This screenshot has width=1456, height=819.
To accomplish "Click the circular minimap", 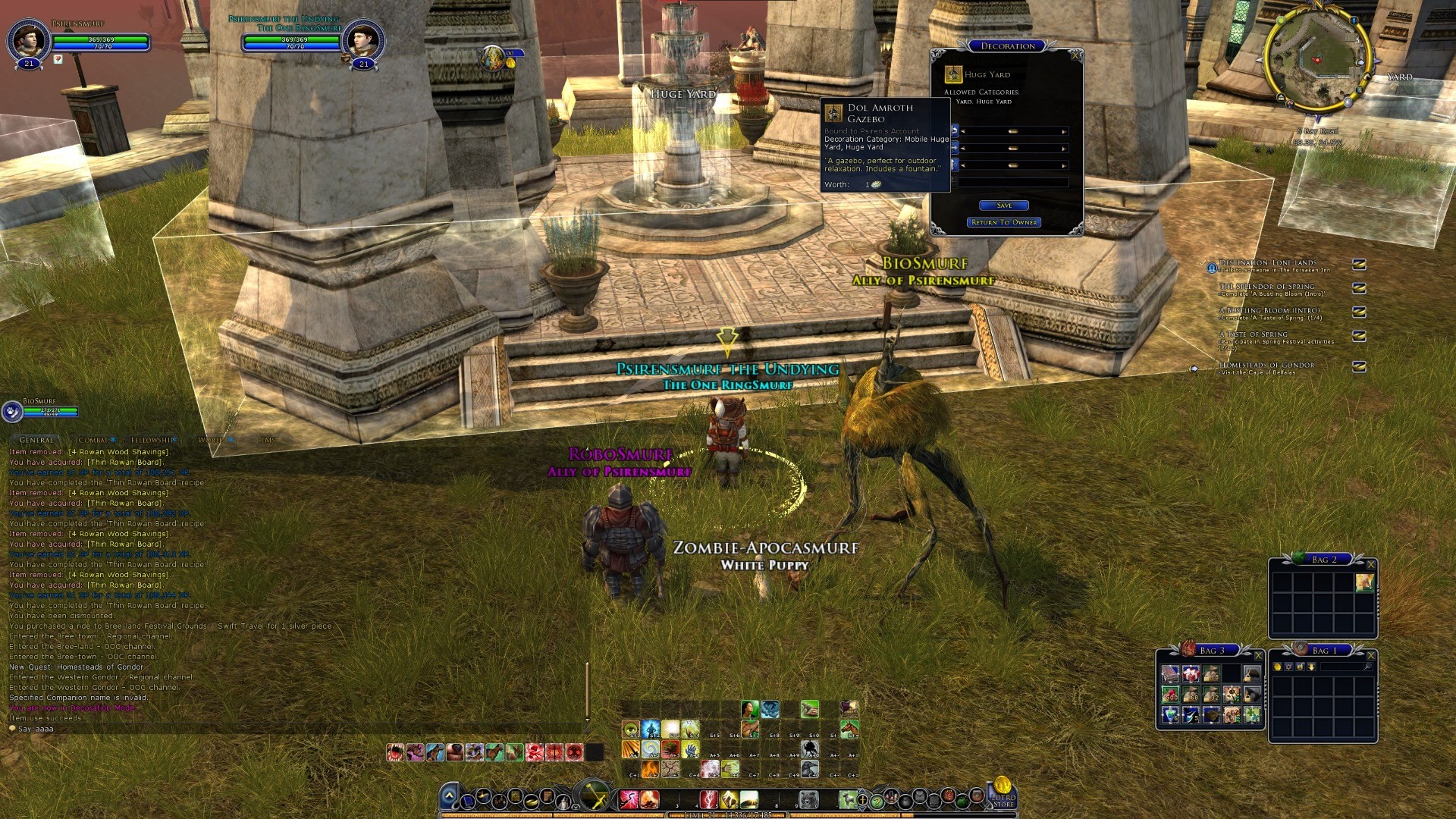I will tap(1318, 59).
